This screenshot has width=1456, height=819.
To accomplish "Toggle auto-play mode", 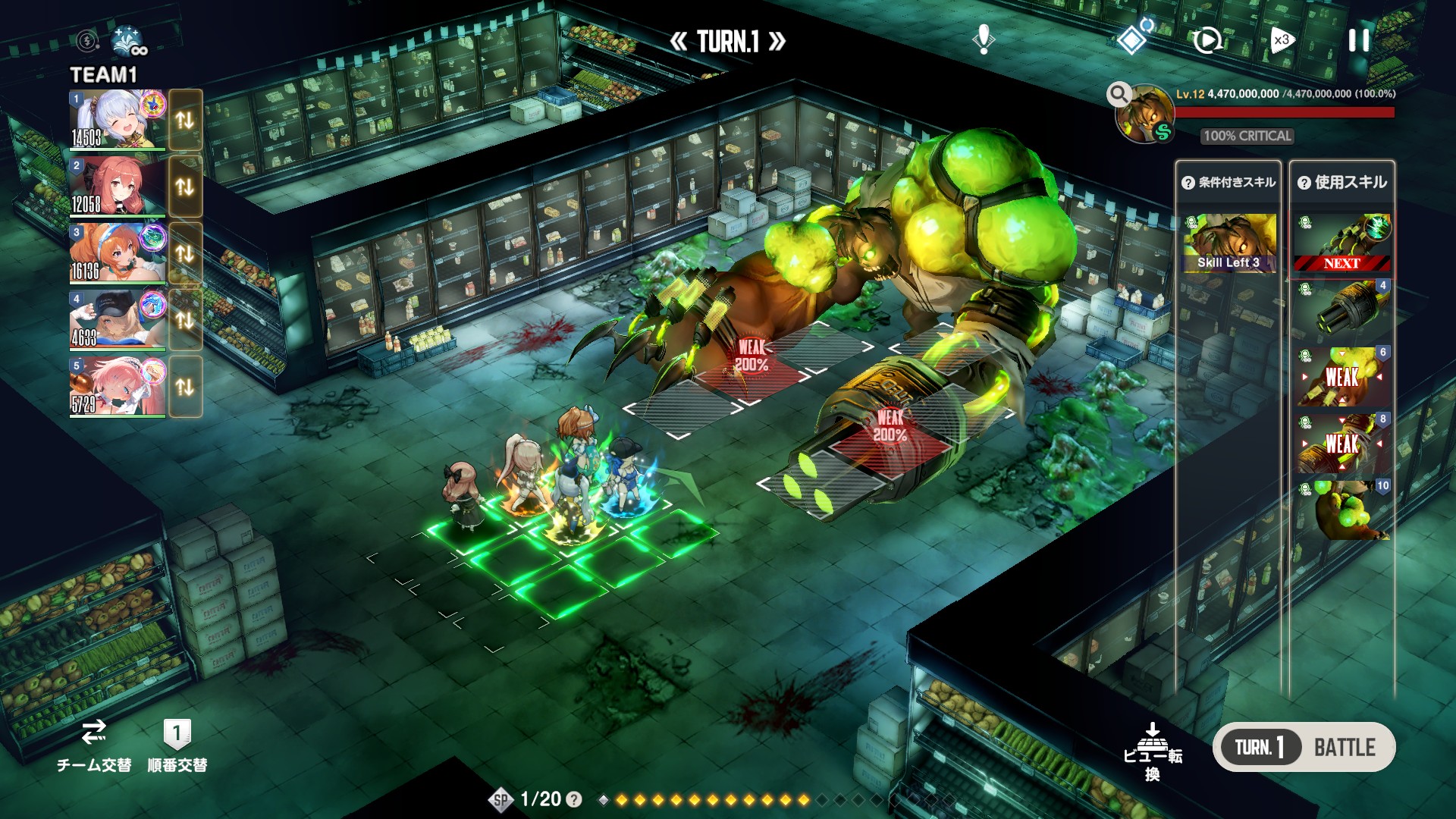I will pyautogui.click(x=1207, y=40).
